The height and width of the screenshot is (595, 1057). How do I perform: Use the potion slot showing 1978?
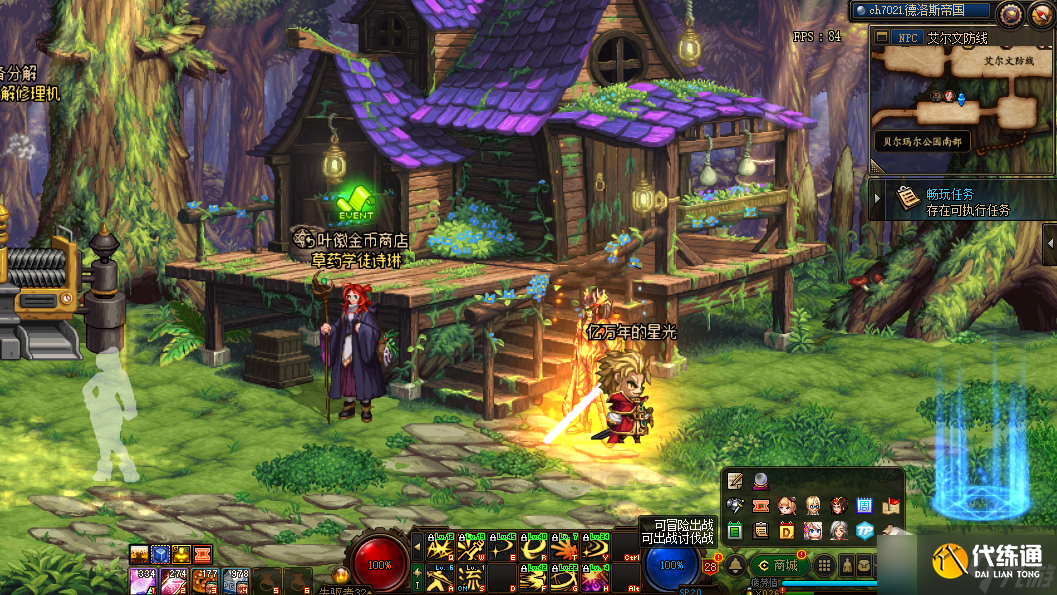tap(237, 580)
